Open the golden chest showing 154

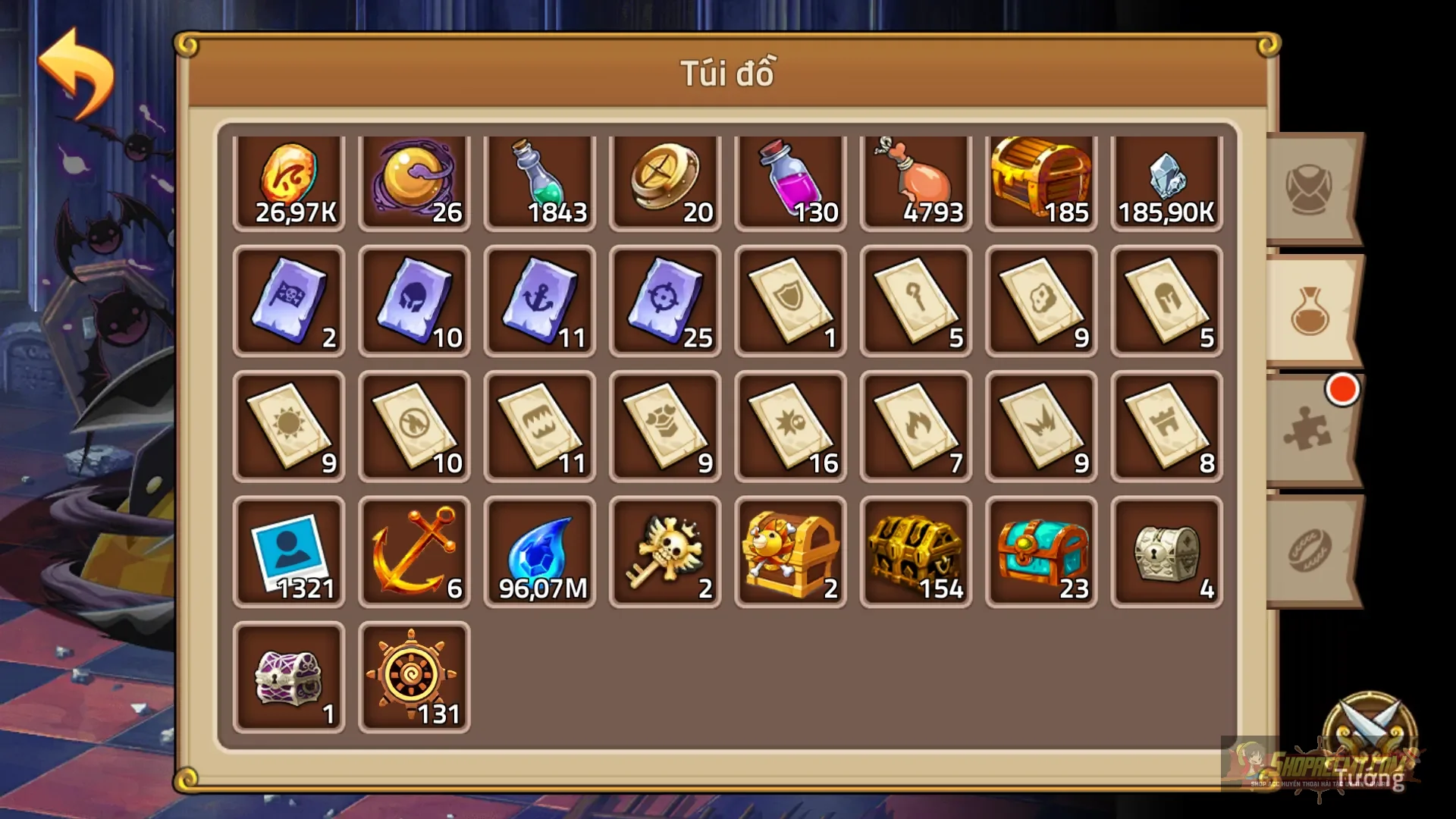coord(915,550)
